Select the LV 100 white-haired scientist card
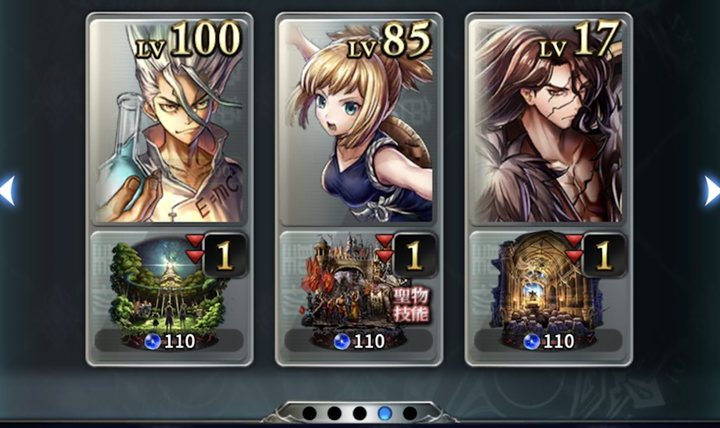Screen dimensions: 720x428 [x=169, y=124]
